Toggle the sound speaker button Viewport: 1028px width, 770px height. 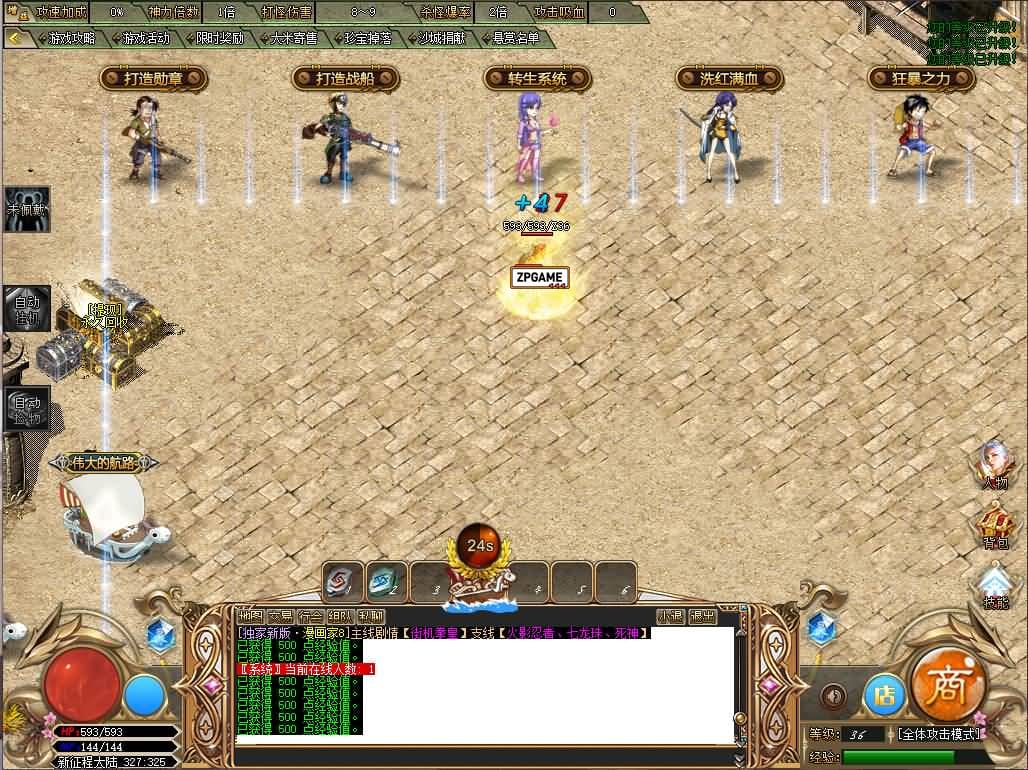(x=833, y=696)
